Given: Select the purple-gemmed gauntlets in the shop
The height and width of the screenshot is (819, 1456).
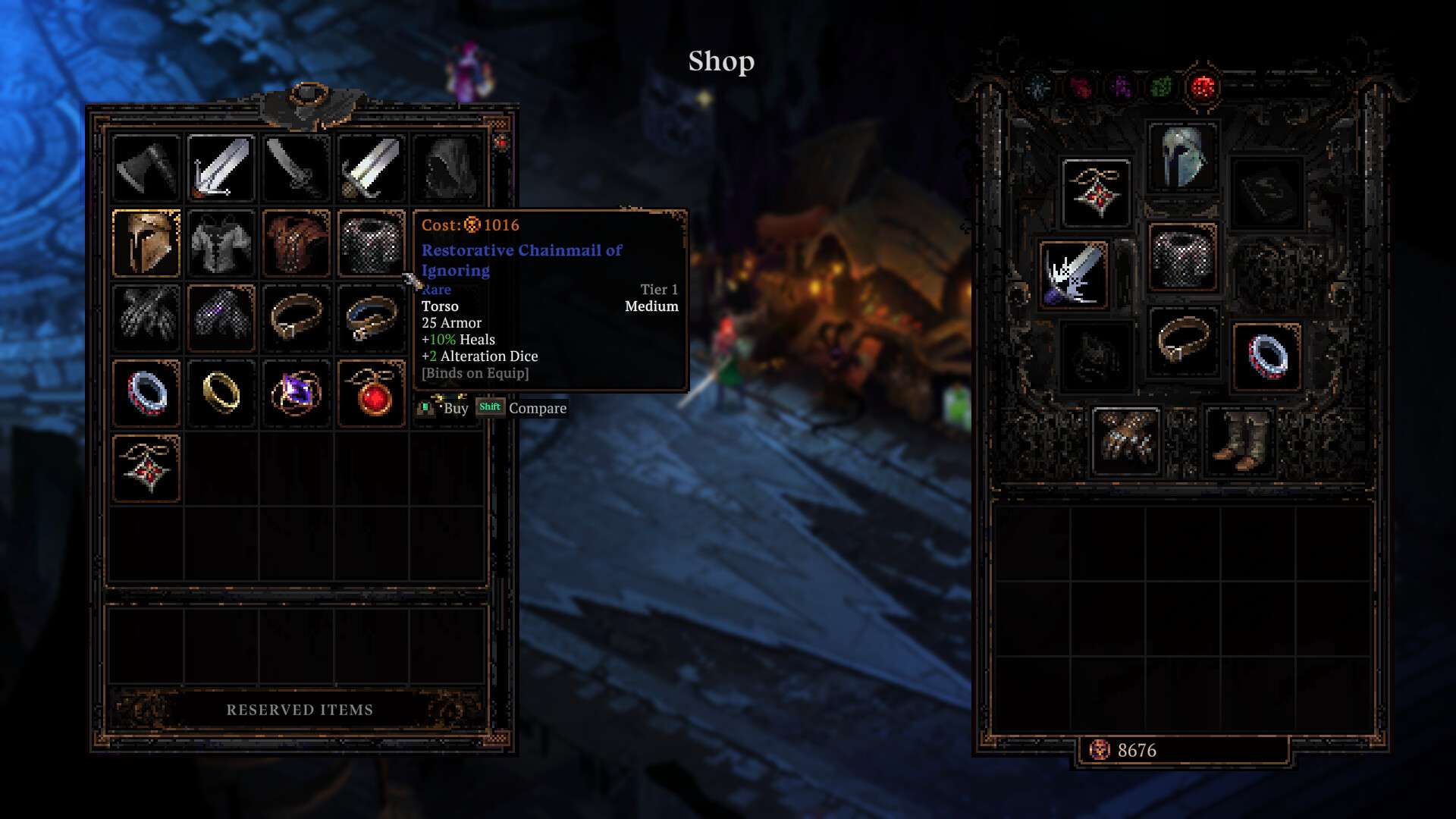Looking at the screenshot, I should [x=221, y=318].
